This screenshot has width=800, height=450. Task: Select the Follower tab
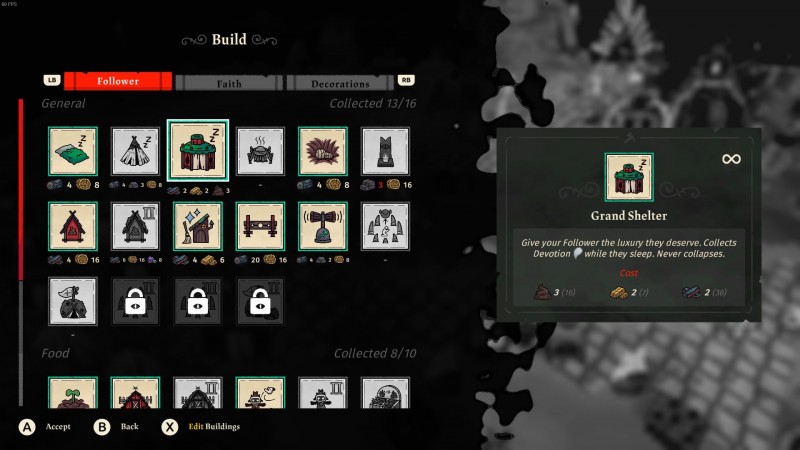(x=118, y=81)
